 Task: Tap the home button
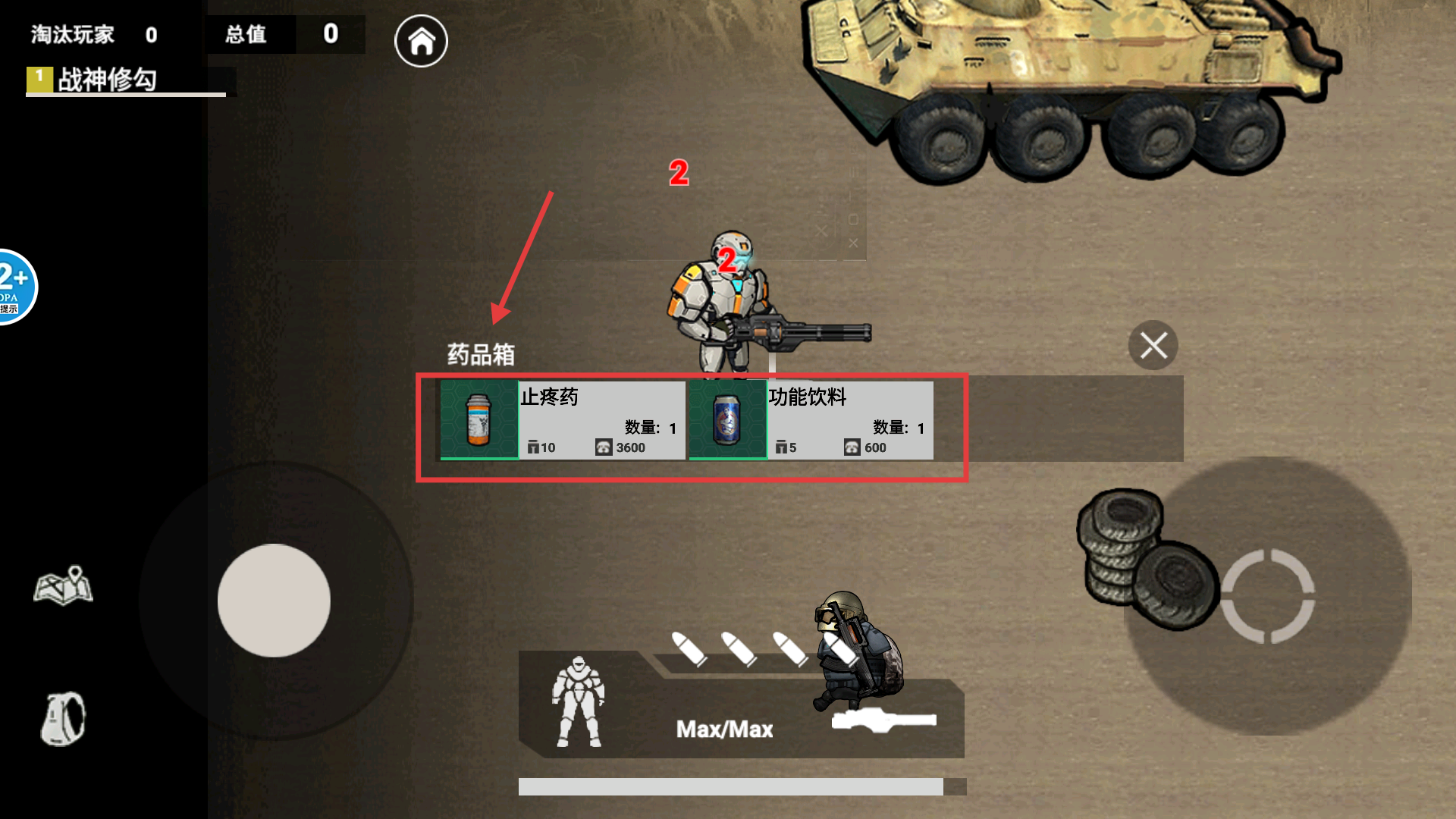pos(421,41)
